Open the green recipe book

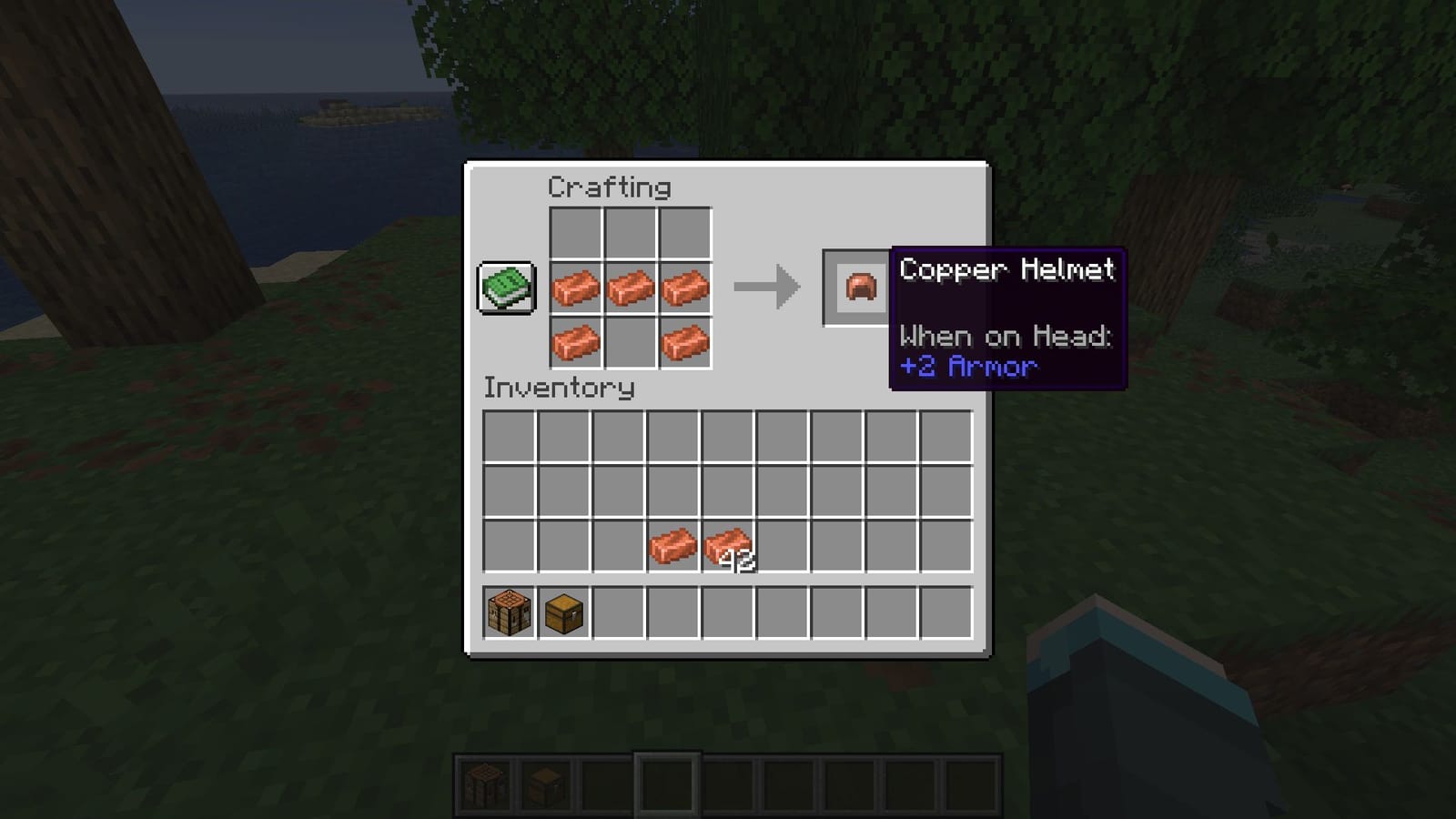[505, 288]
